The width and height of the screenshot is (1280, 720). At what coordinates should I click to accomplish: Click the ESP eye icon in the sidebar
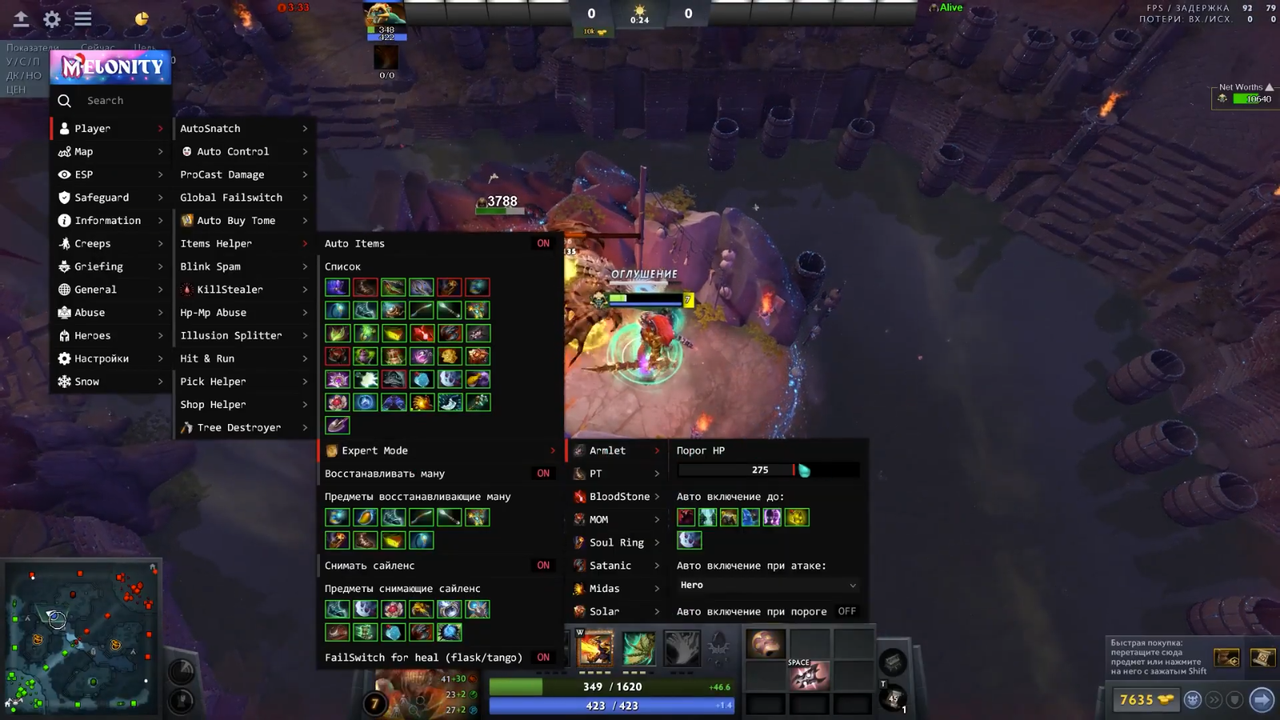pos(64,174)
